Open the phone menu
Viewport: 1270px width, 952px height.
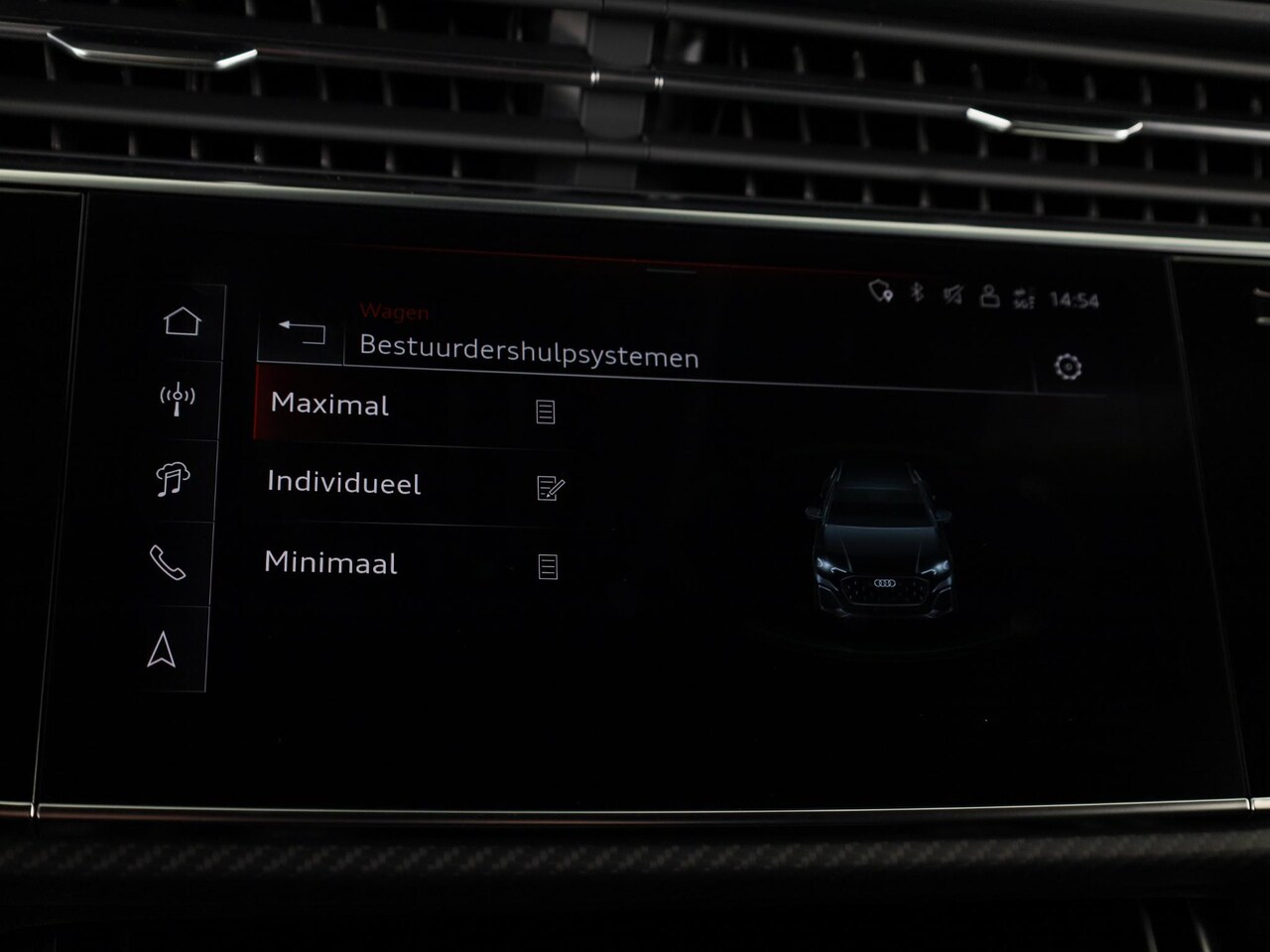click(x=167, y=562)
